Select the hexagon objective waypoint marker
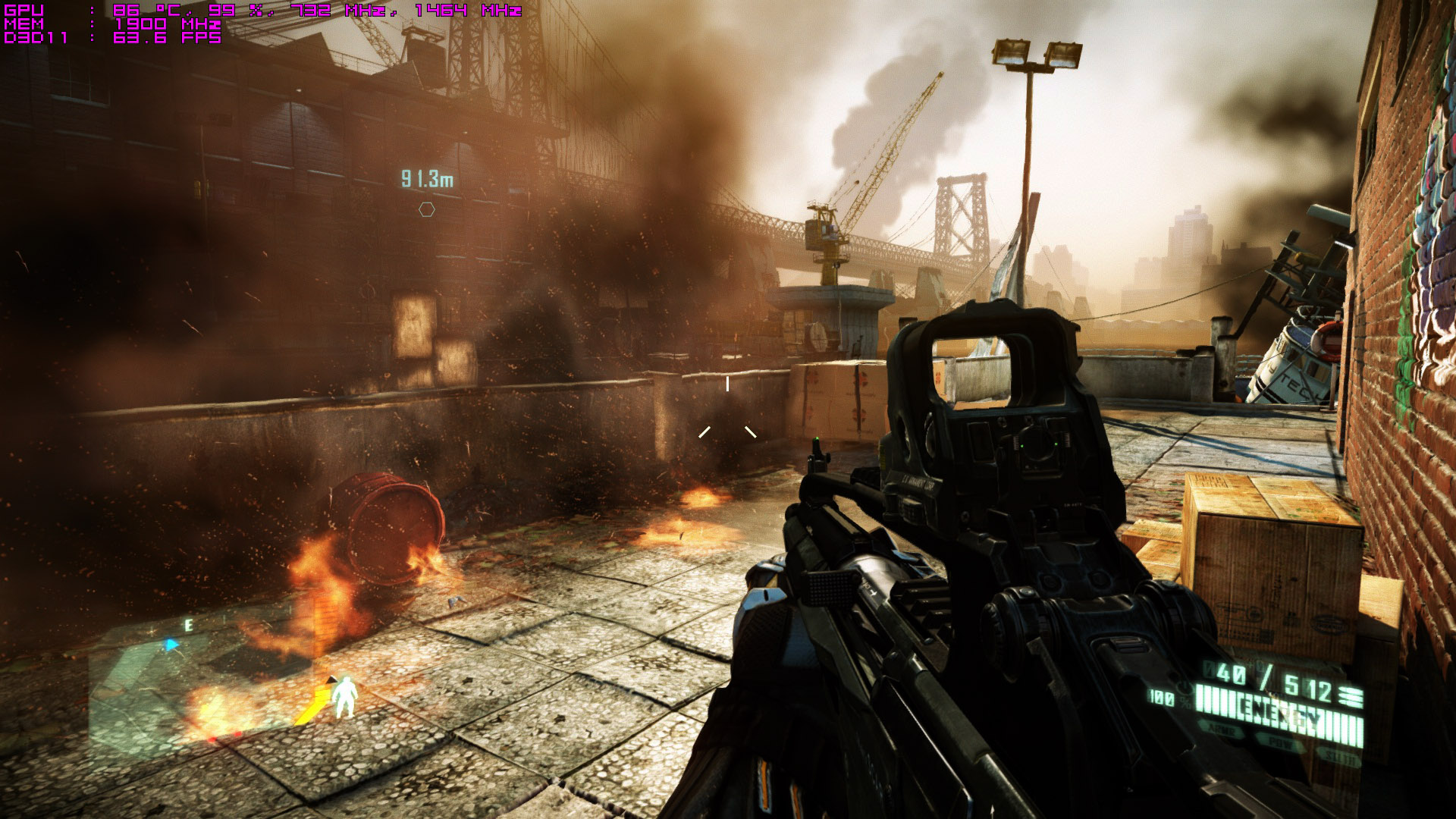Screen dimensions: 1456x819 click(x=427, y=209)
